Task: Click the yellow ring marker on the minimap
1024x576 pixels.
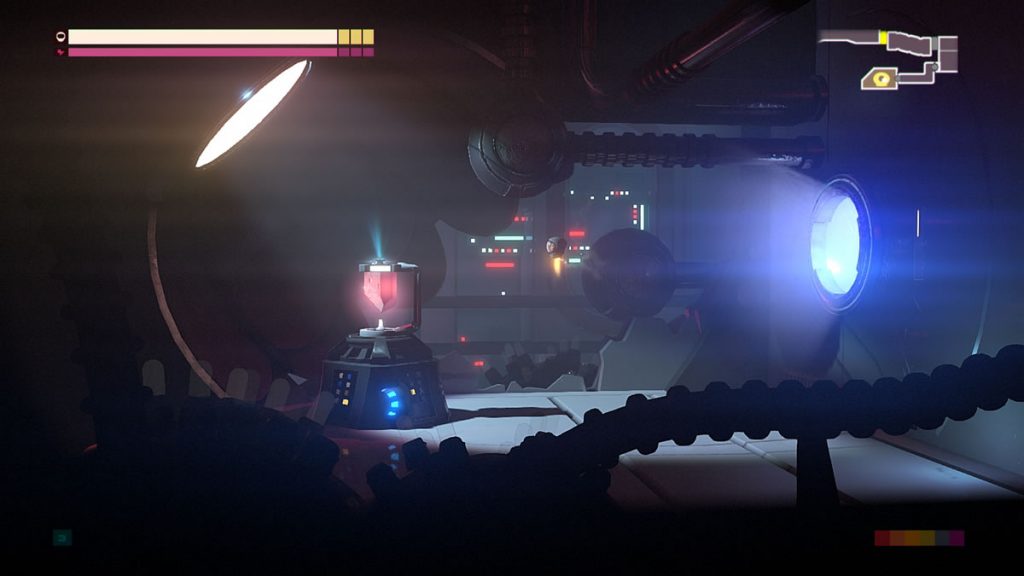Action: pyautogui.click(x=881, y=77)
